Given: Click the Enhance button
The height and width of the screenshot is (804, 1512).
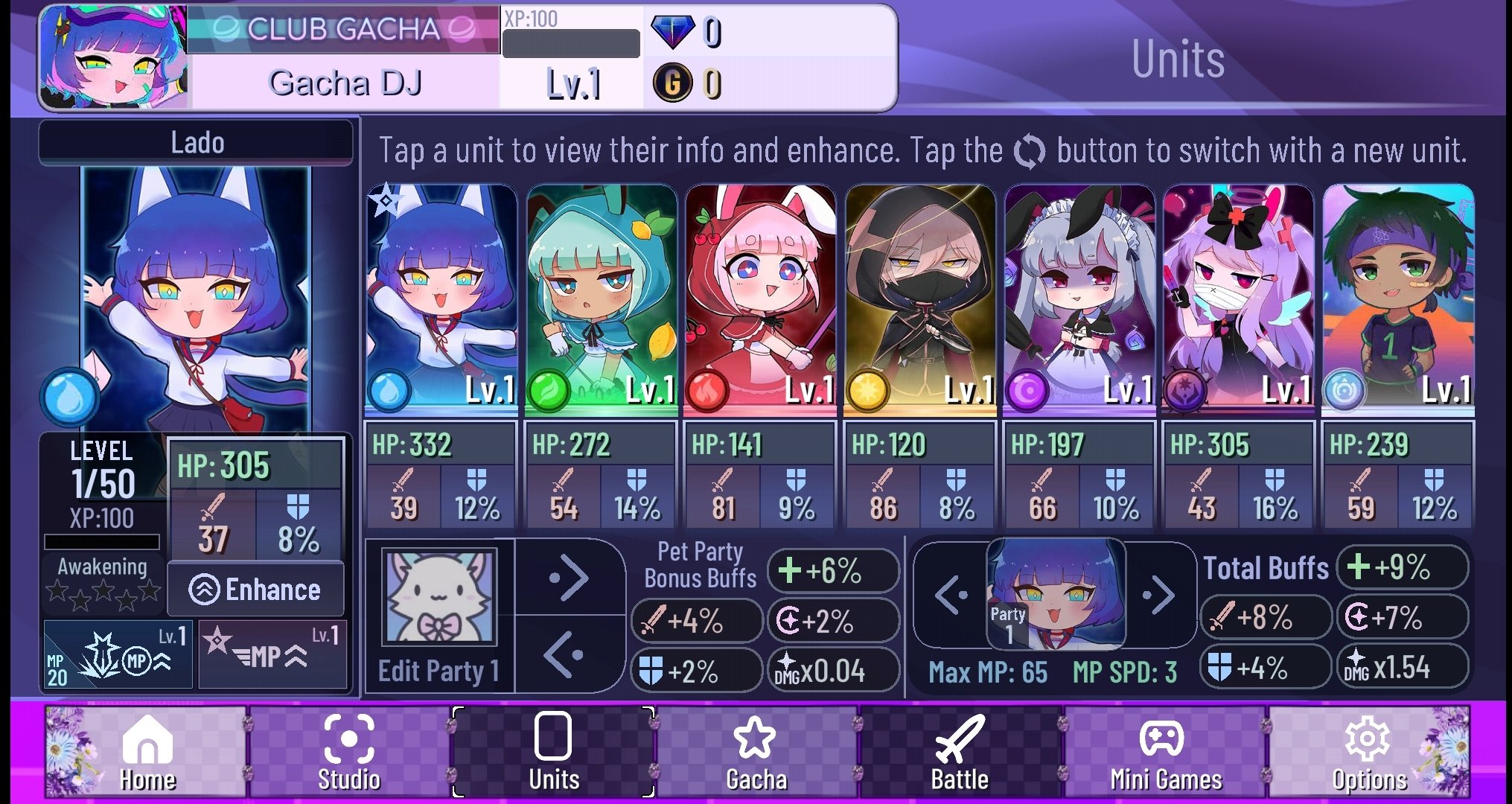Looking at the screenshot, I should point(255,590).
